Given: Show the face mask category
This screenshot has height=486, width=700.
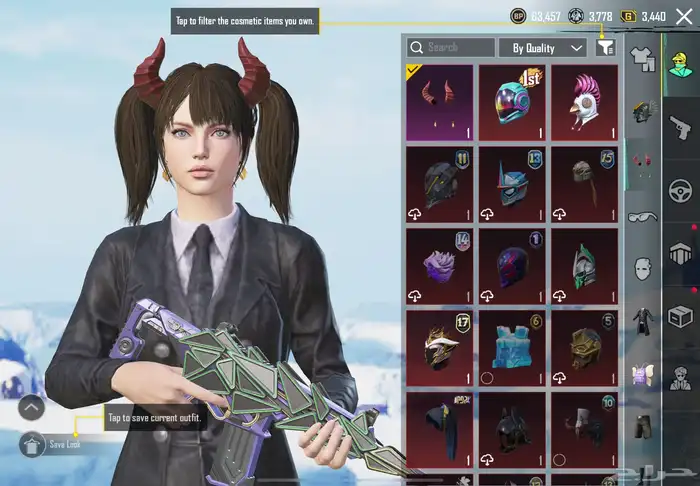Looking at the screenshot, I should click(x=642, y=268).
